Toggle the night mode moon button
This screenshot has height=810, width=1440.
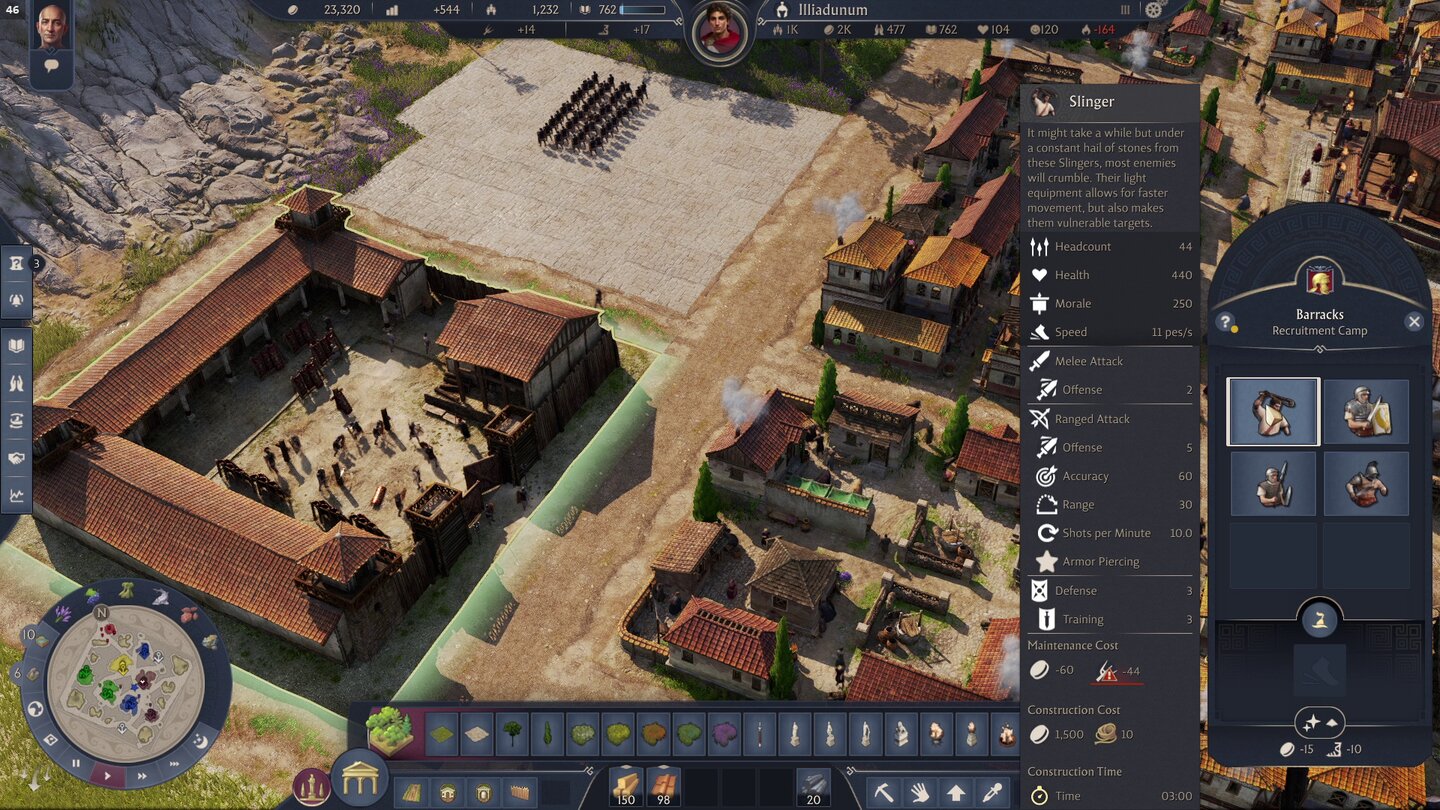pyautogui.click(x=198, y=741)
